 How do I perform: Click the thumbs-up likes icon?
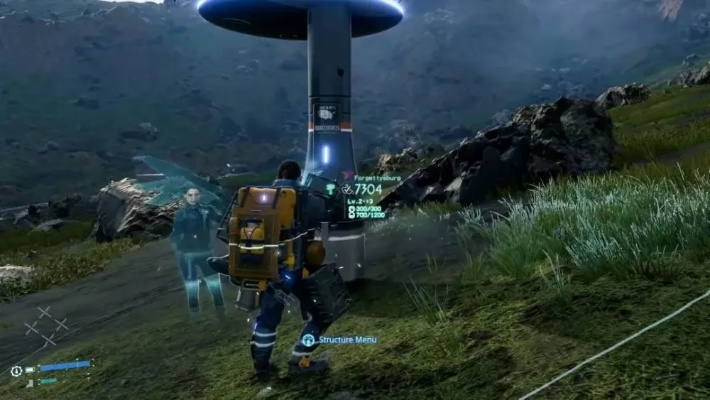click(347, 188)
